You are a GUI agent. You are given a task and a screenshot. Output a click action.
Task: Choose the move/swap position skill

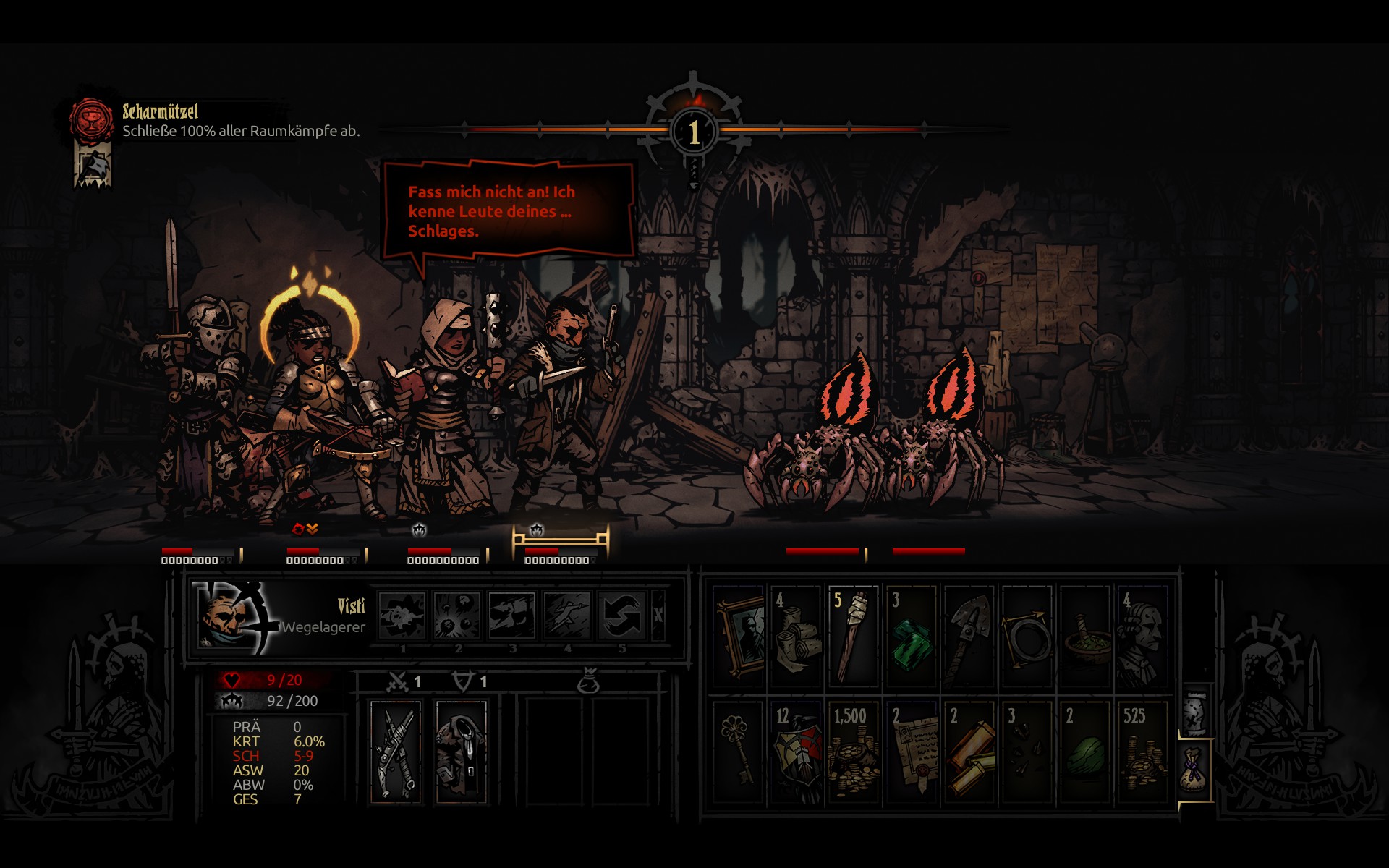[622, 616]
